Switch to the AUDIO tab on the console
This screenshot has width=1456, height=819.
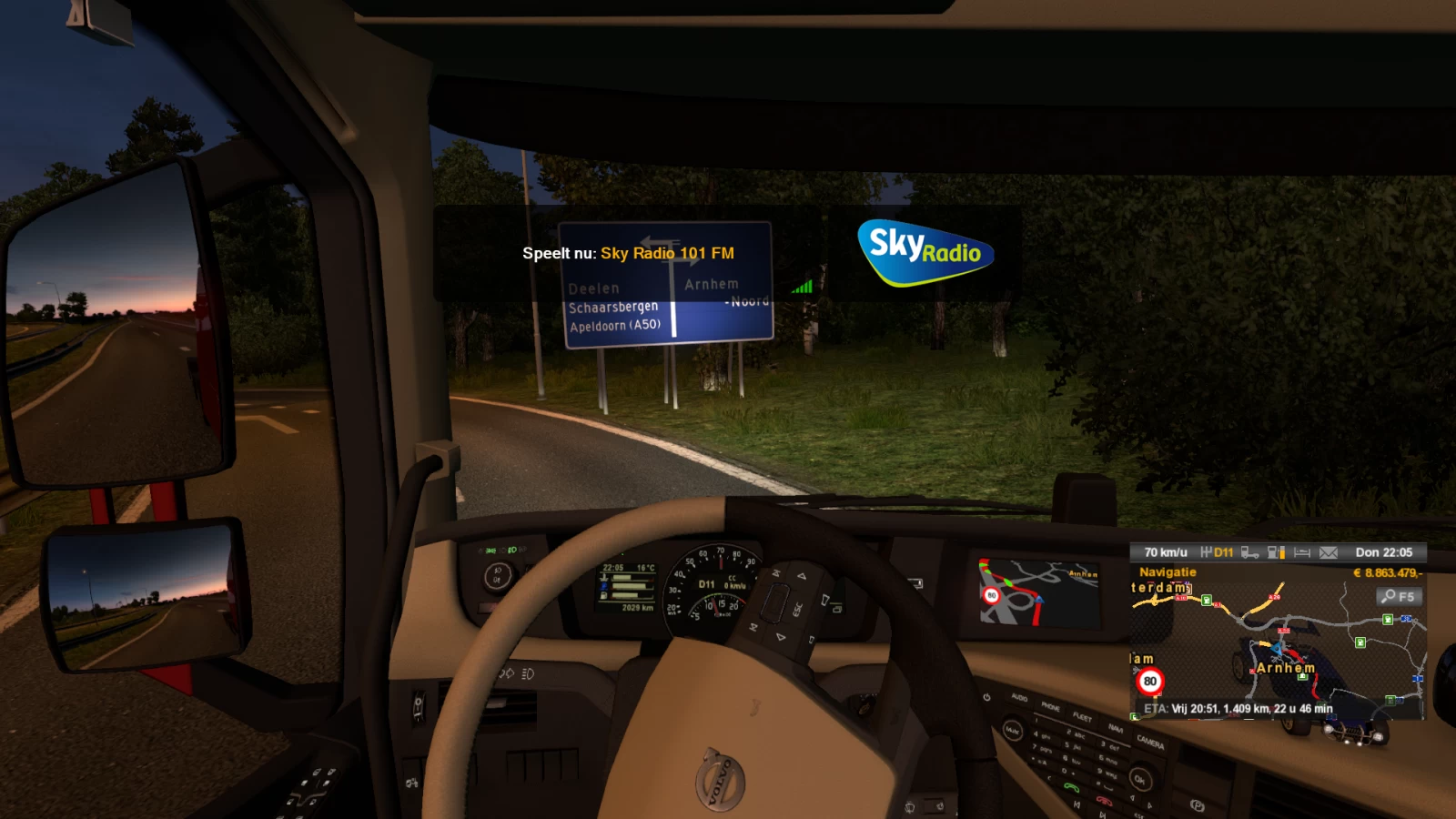1019,698
